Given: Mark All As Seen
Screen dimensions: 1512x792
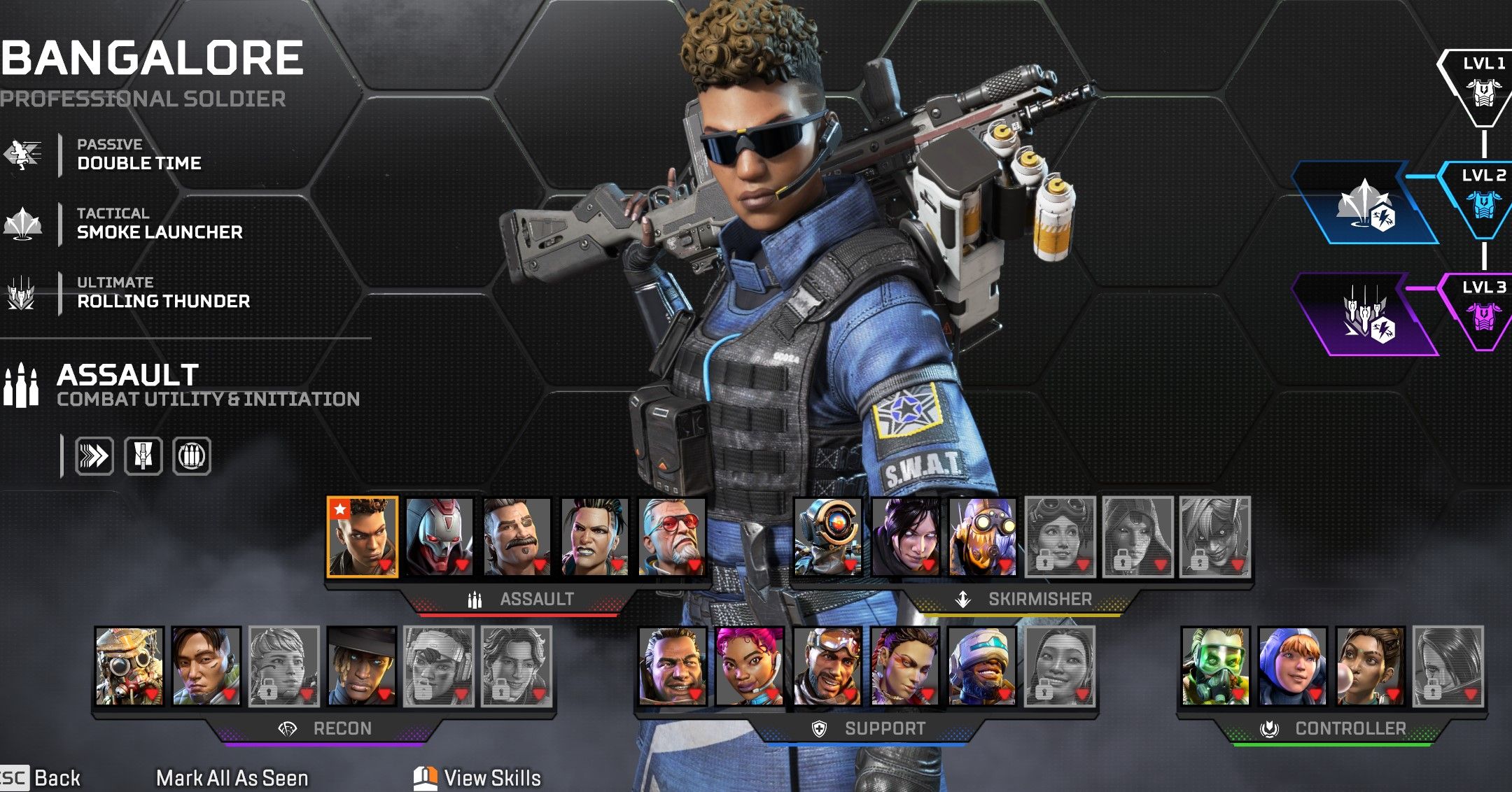Looking at the screenshot, I should coord(232,778).
